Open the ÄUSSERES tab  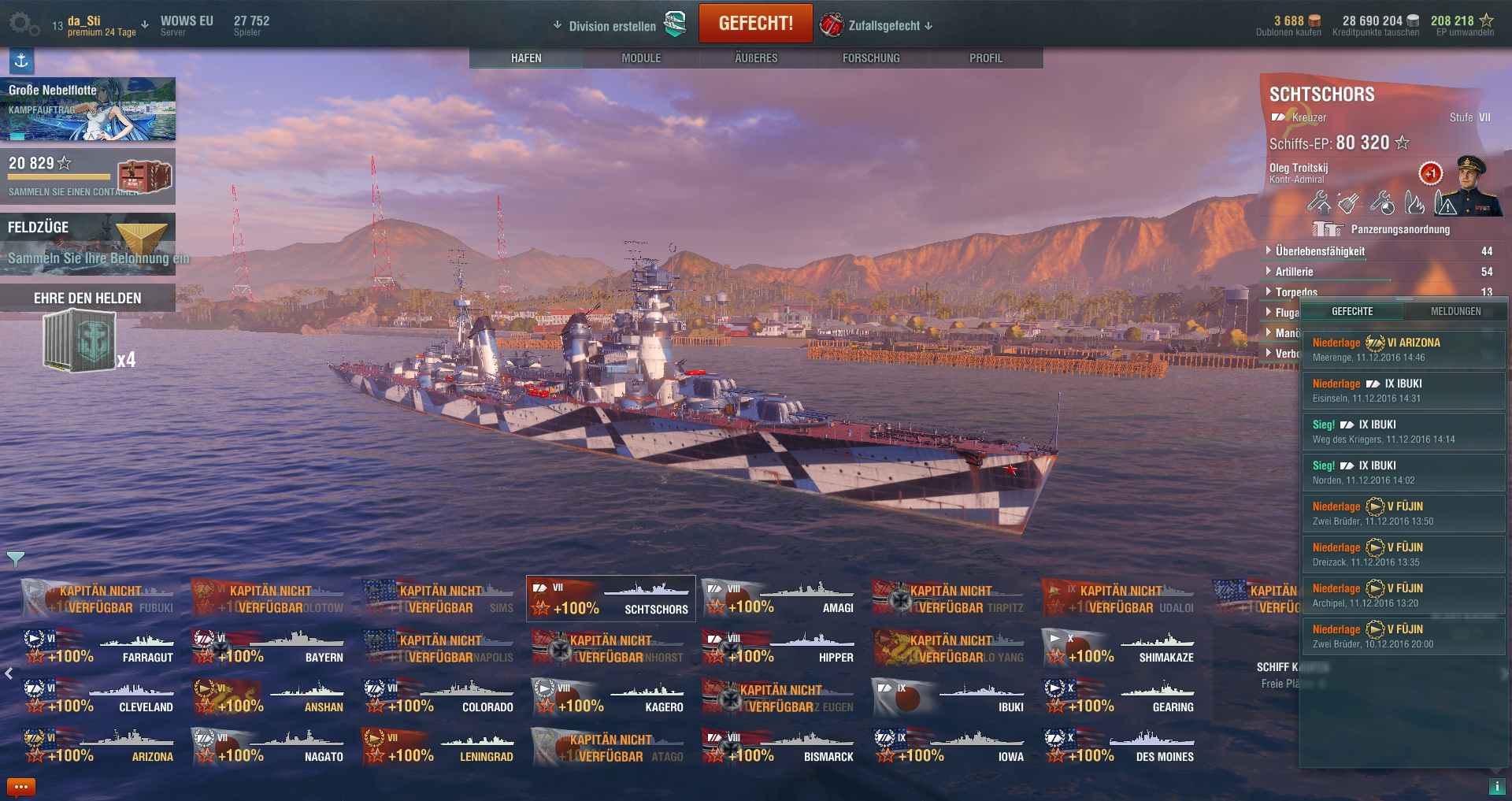tap(756, 58)
